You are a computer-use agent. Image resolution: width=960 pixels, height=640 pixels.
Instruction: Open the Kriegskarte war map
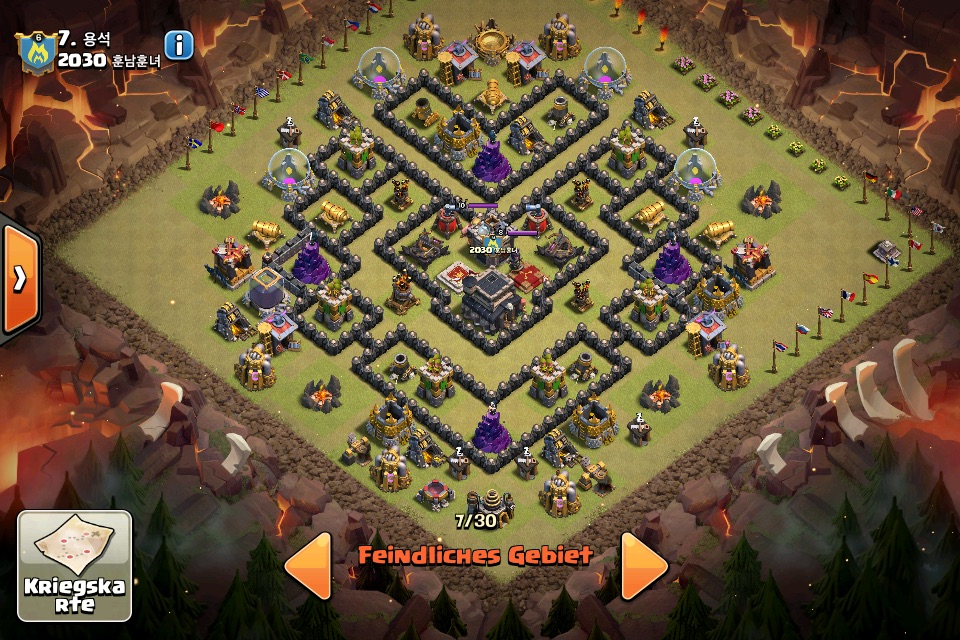75,565
